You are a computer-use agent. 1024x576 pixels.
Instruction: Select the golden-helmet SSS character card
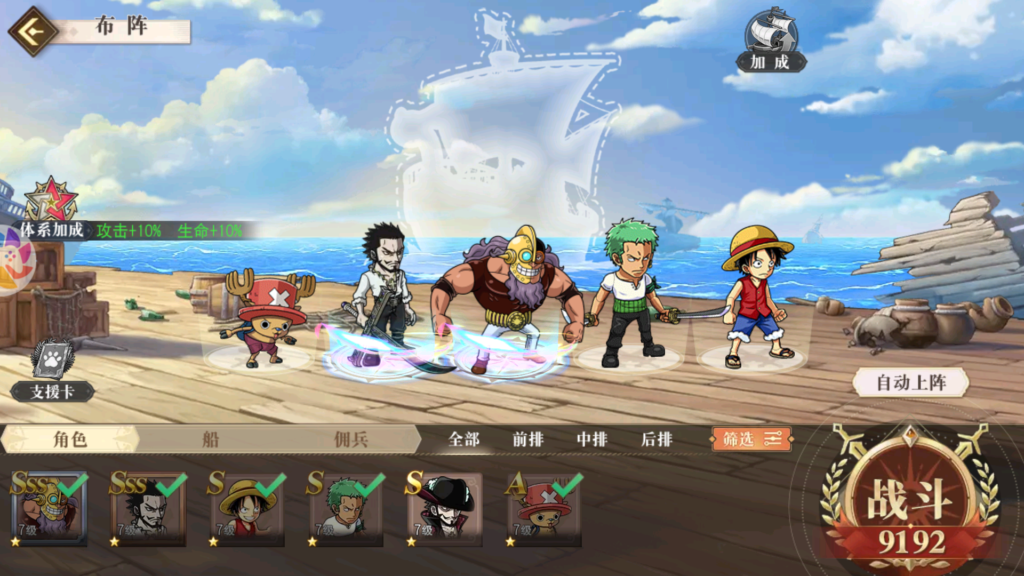[49, 509]
